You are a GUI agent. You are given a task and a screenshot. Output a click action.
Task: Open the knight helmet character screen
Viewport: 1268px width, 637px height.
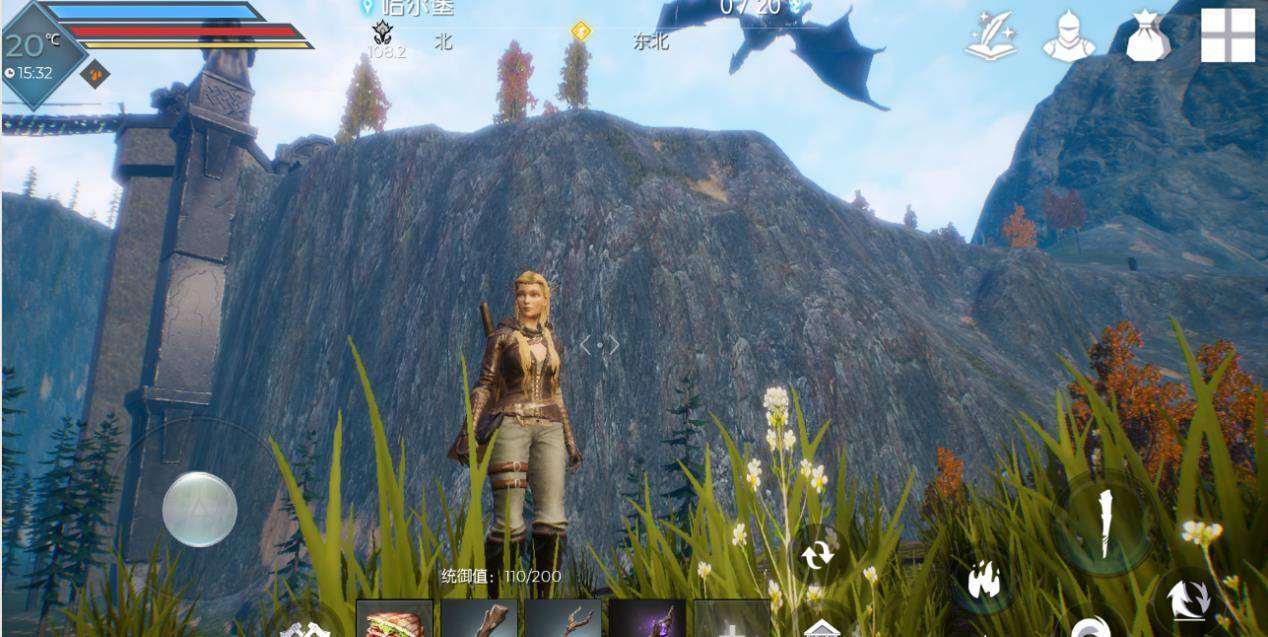[x=1069, y=38]
